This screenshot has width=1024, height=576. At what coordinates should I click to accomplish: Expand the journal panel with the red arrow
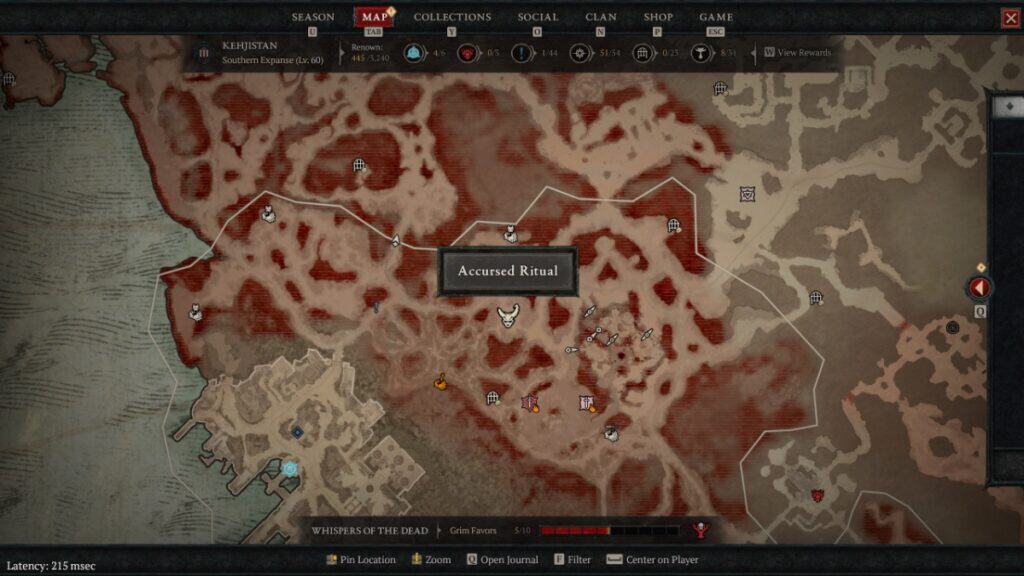point(980,288)
